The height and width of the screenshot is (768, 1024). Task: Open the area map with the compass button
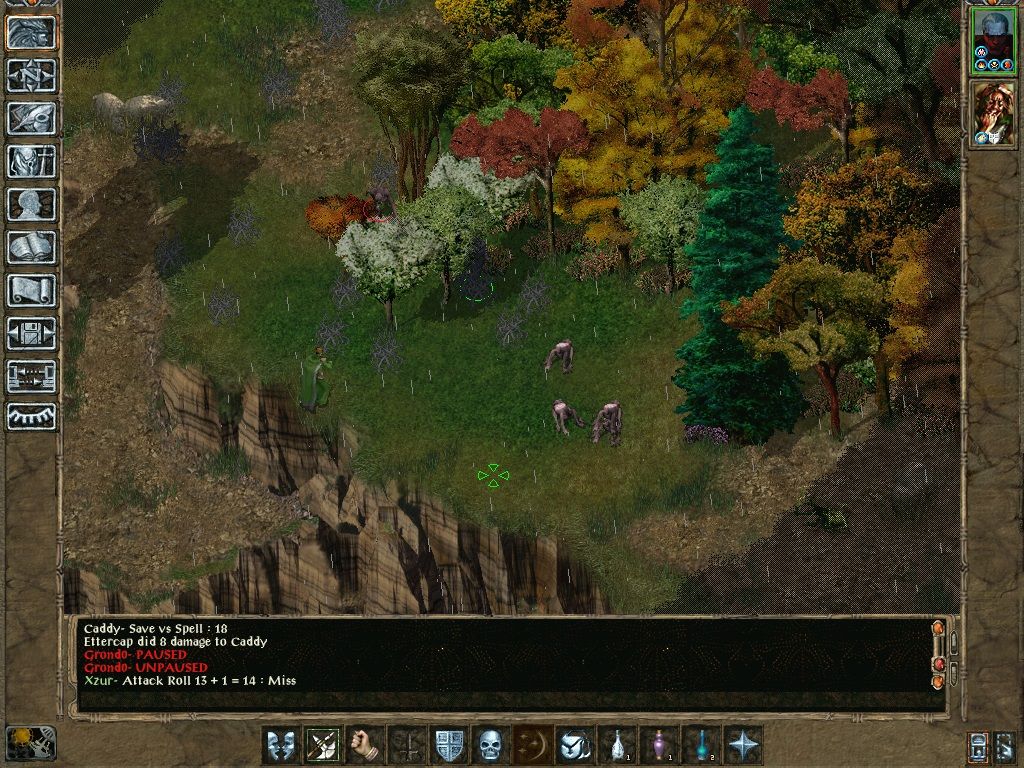click(x=31, y=75)
